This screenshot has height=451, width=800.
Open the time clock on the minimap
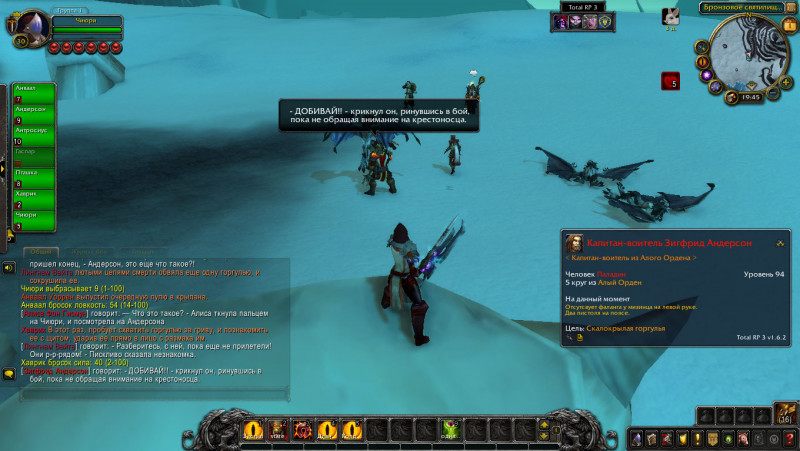pos(750,97)
